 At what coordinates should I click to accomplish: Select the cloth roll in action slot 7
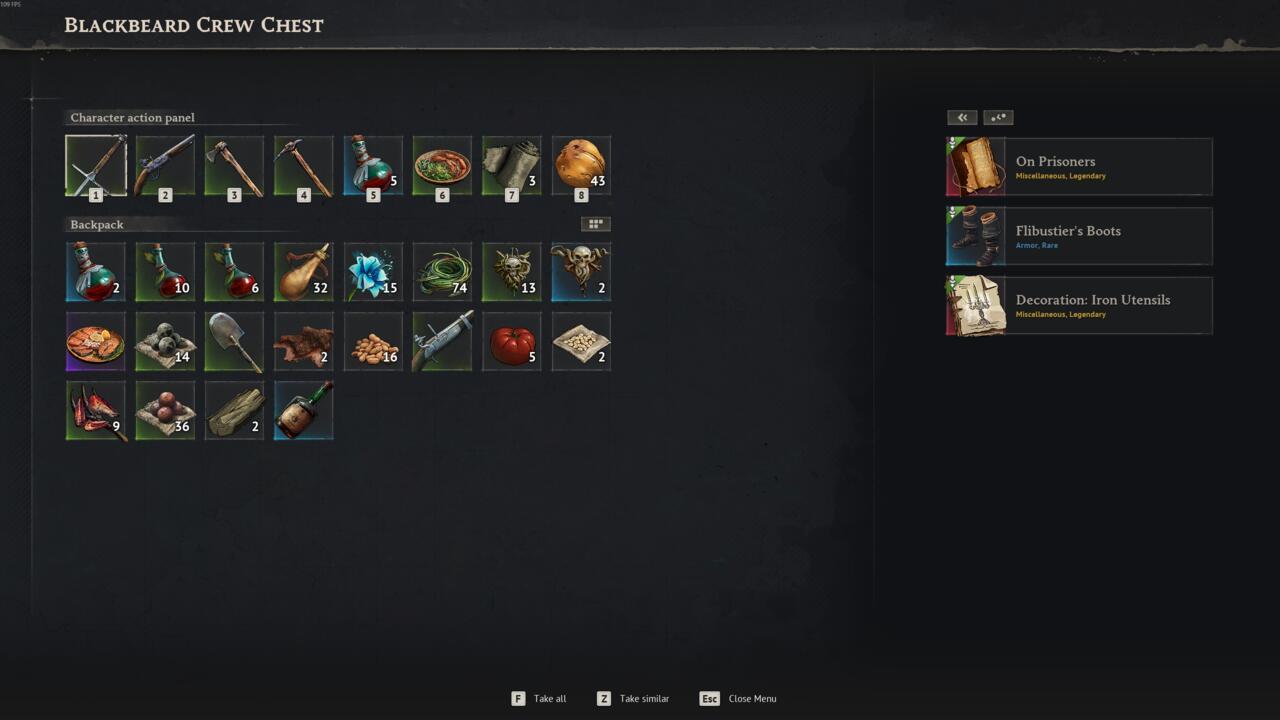coord(512,166)
